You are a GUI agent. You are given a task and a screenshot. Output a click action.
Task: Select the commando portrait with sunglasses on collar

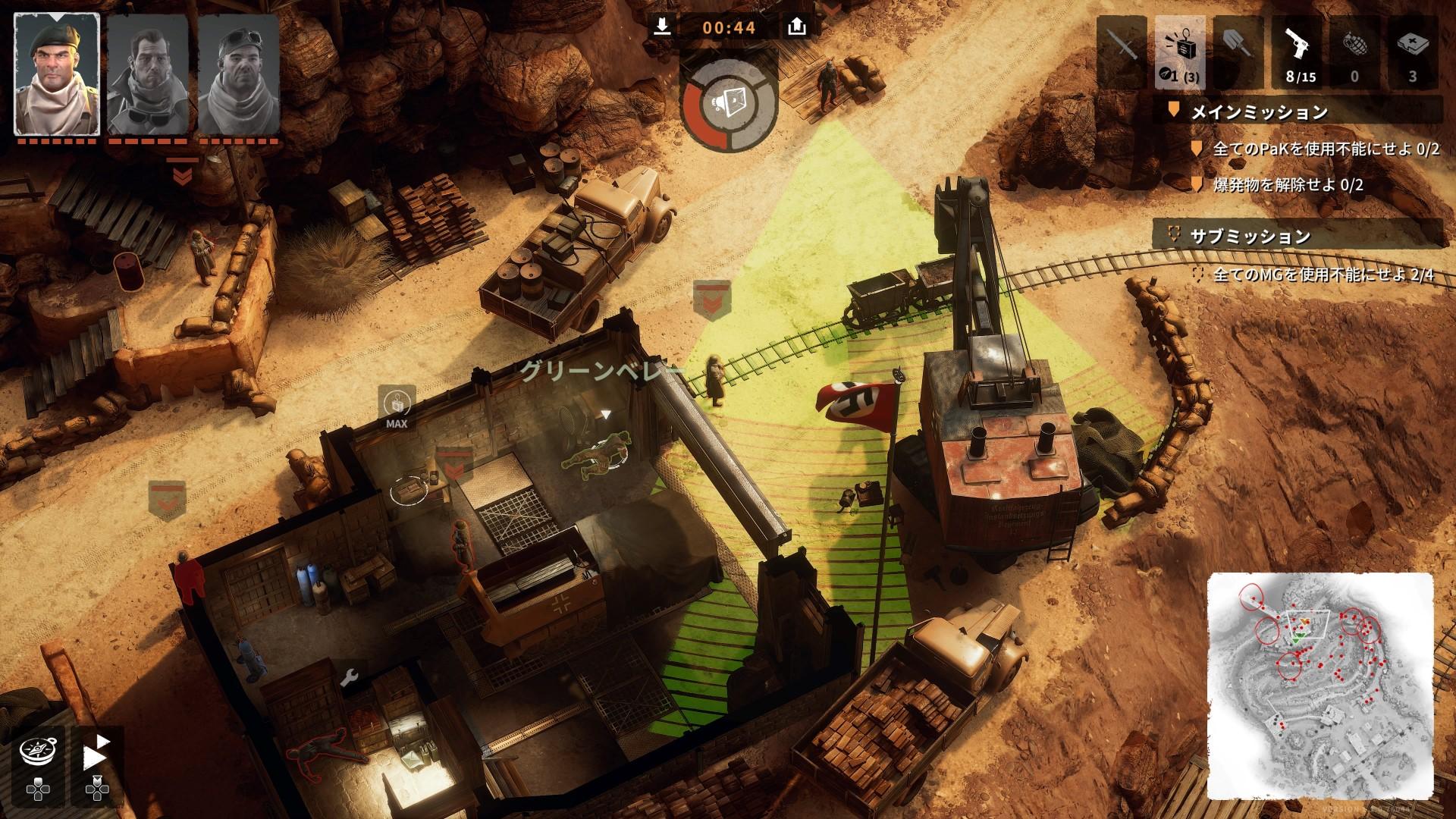[147, 74]
